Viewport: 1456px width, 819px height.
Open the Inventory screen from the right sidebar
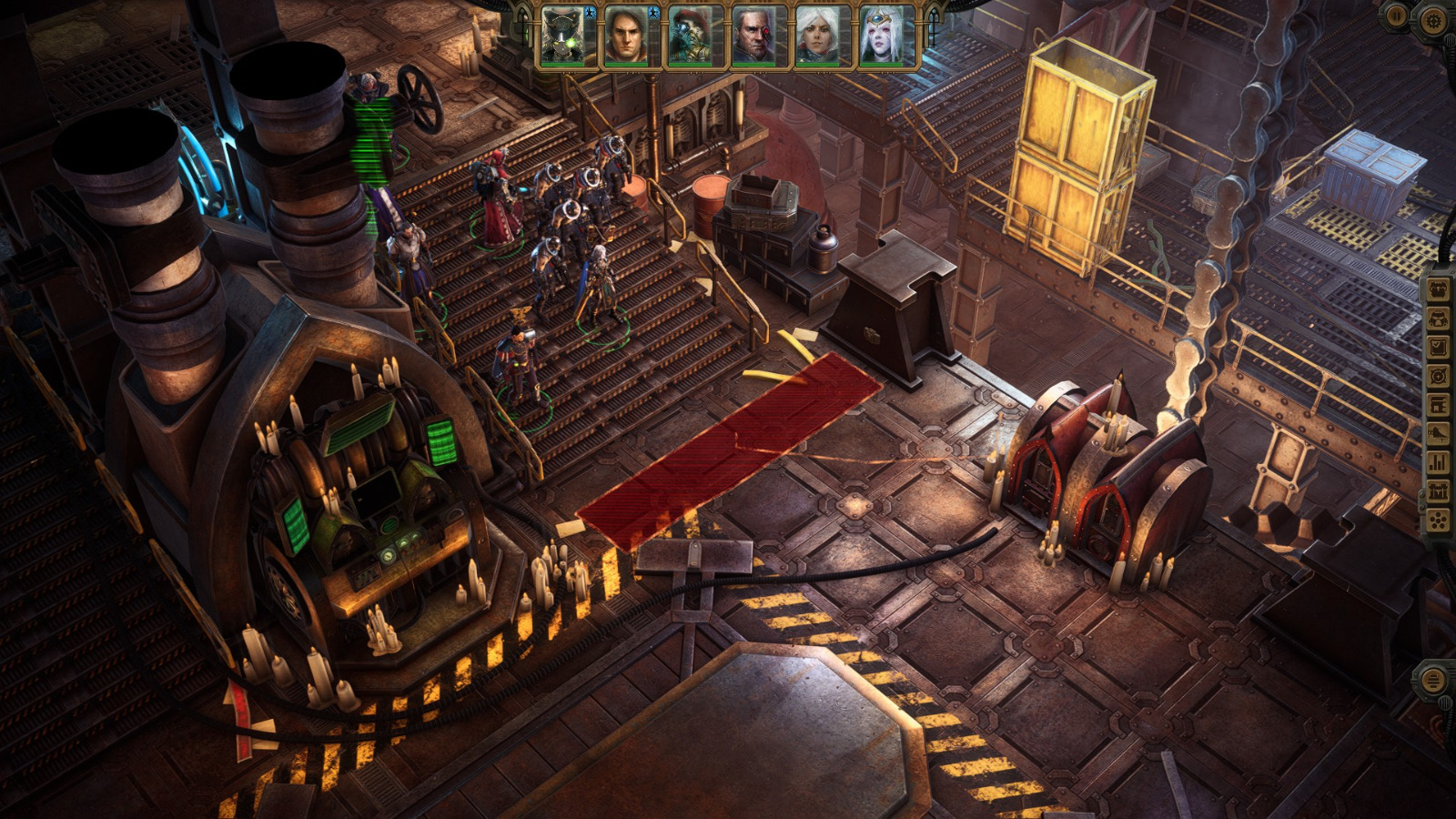1438,288
